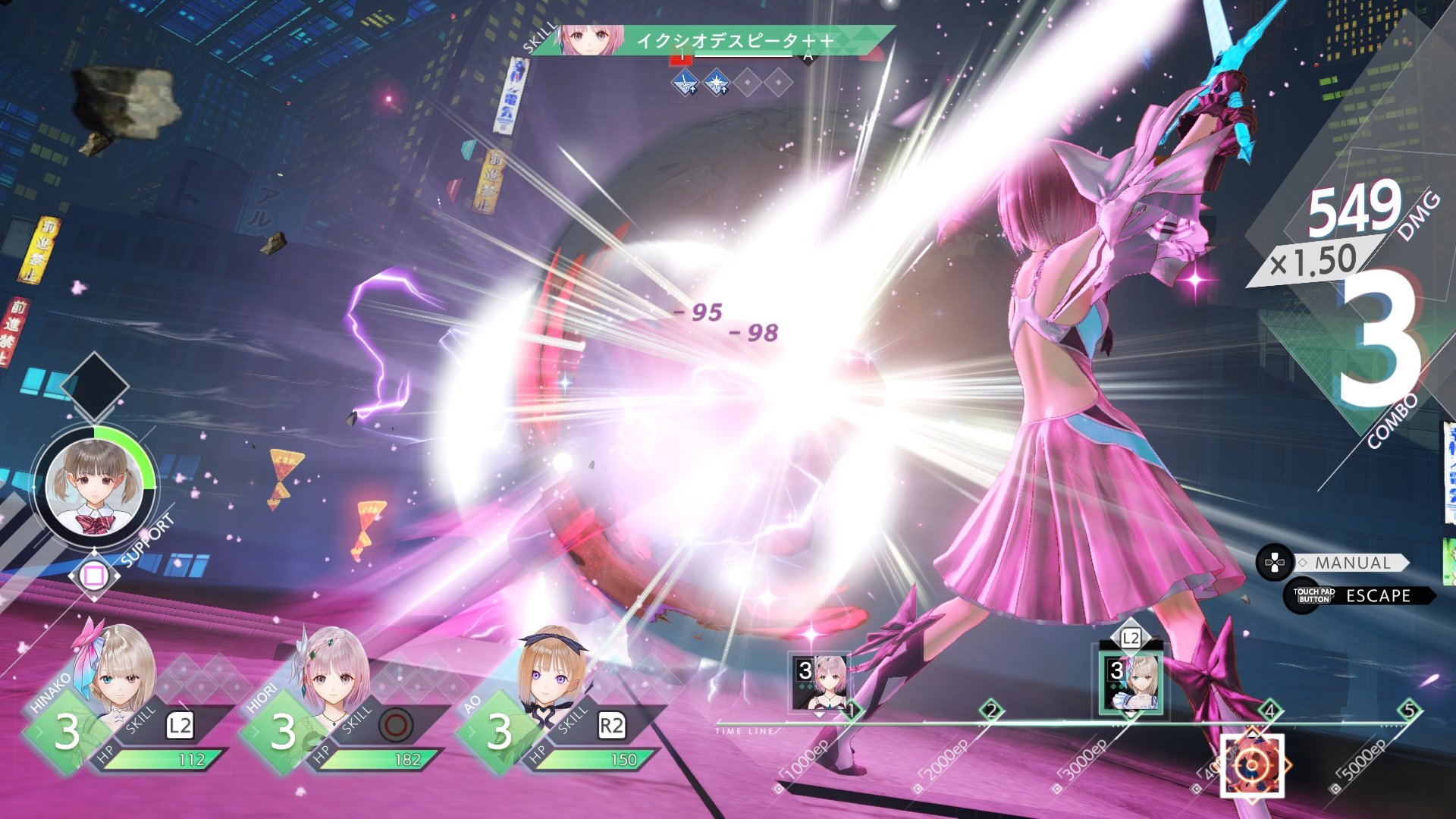Screen dimensions: 1456x819
Task: Expand Ao's ether level diamond showing 3
Action: [500, 733]
